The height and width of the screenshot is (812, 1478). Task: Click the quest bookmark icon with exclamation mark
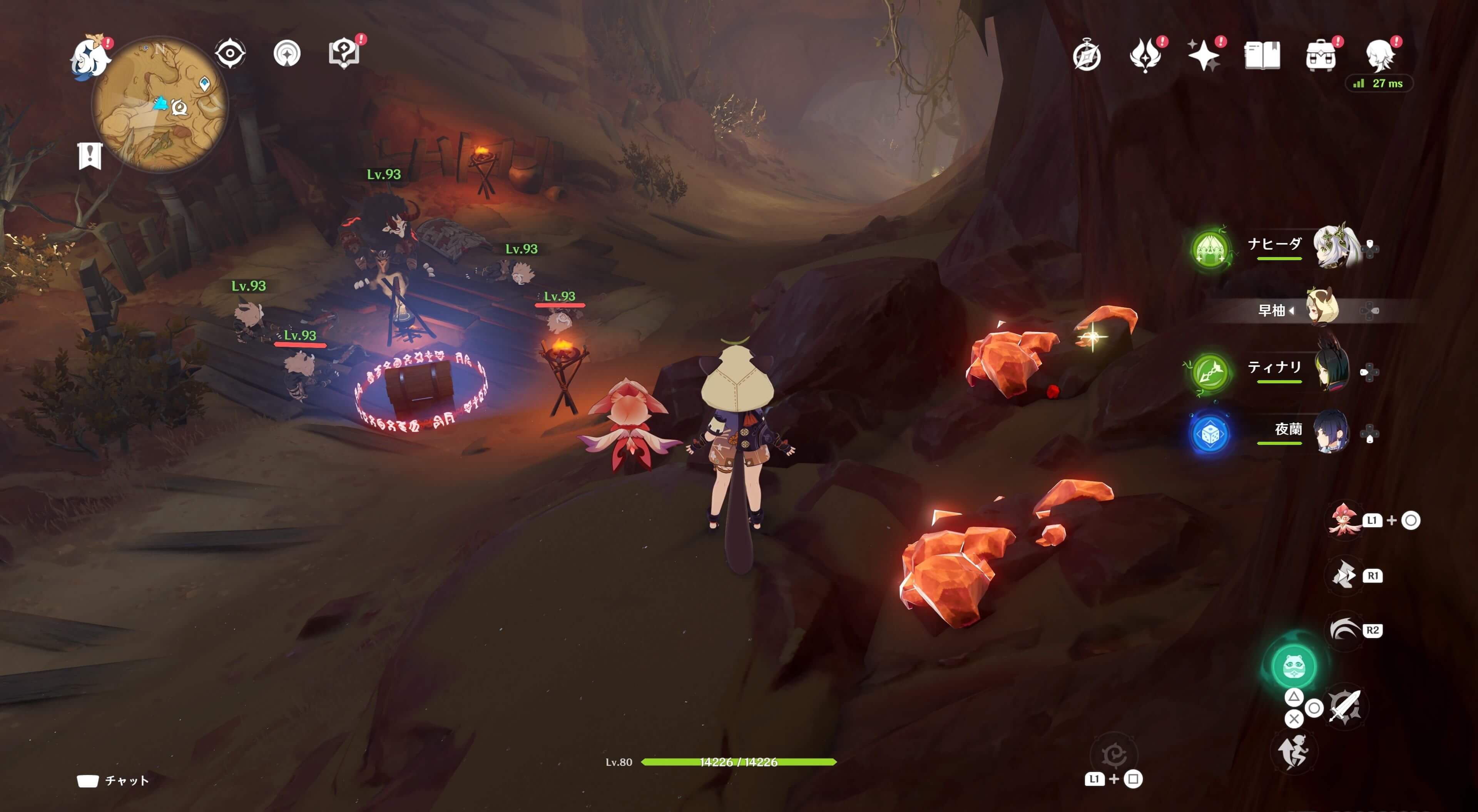90,155
